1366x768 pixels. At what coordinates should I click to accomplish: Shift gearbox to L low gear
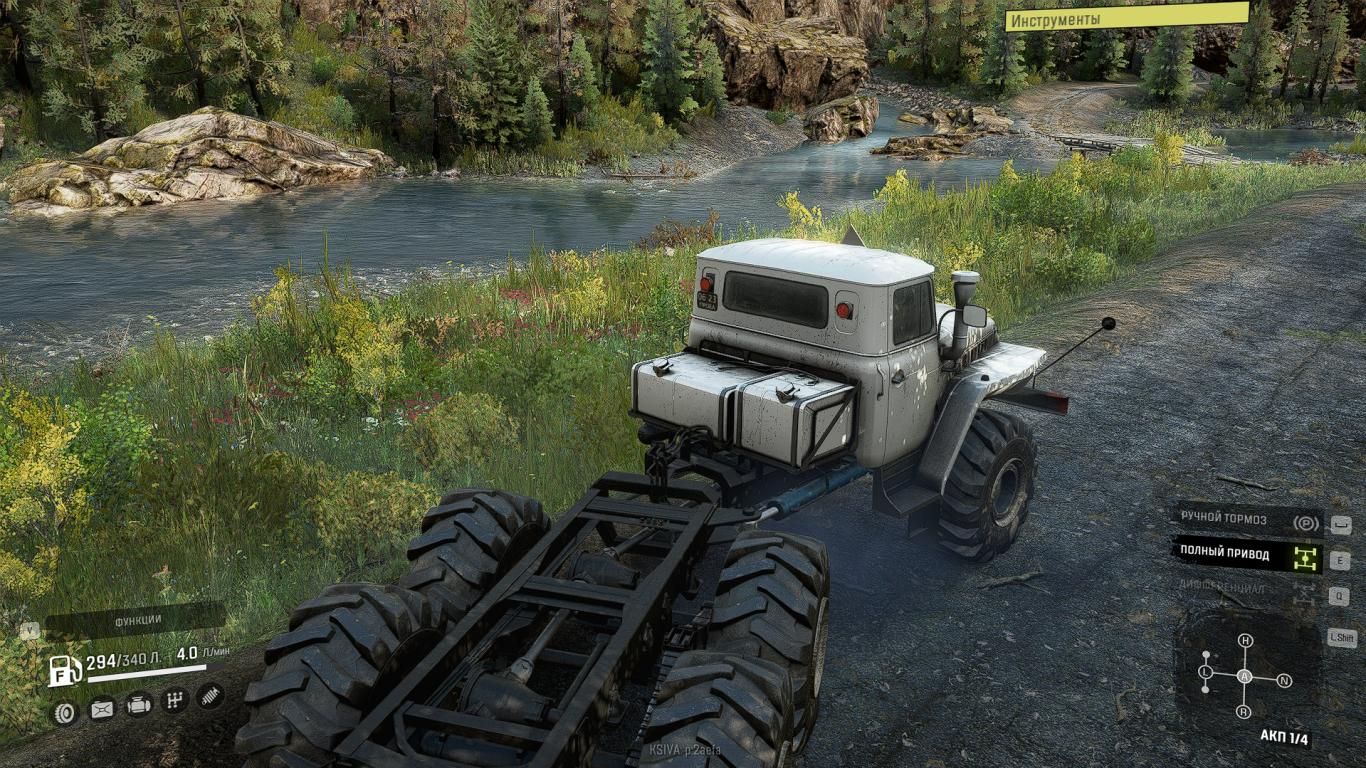pos(1206,673)
